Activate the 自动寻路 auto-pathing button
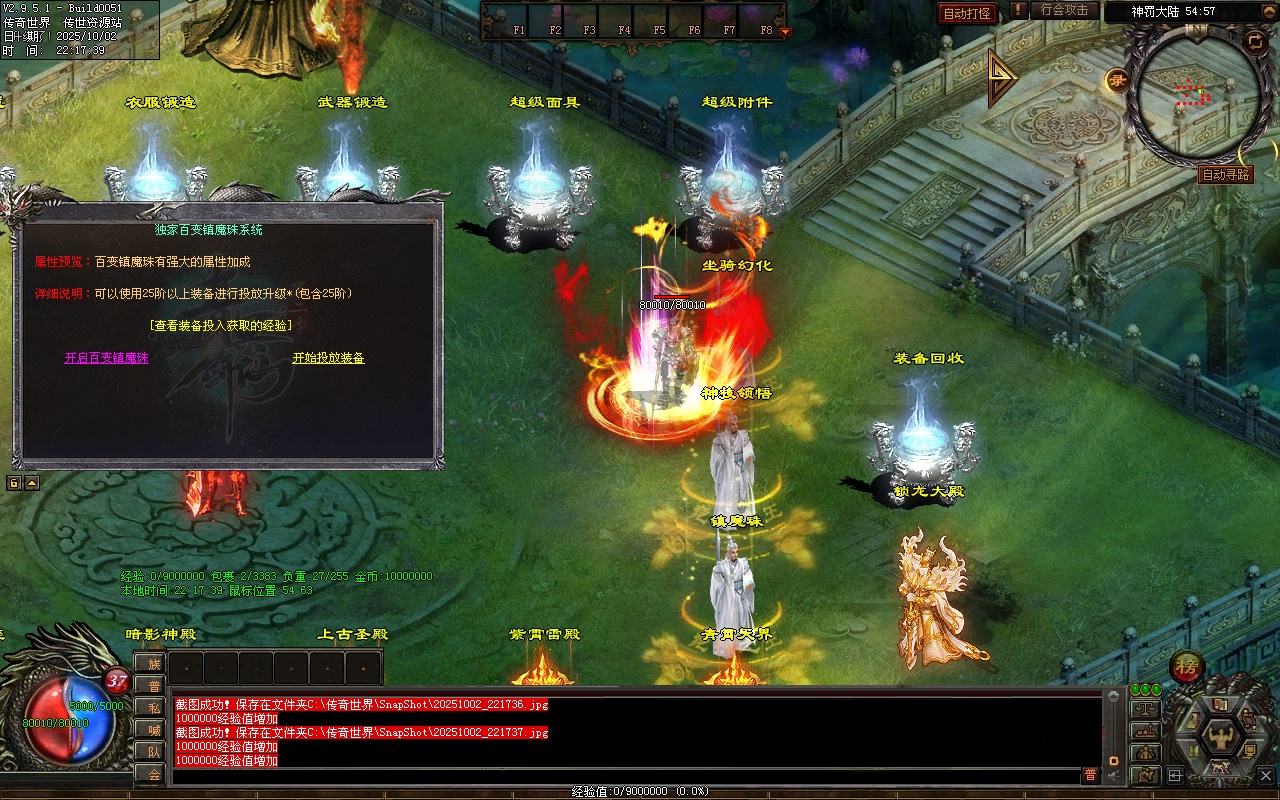Image resolution: width=1280 pixels, height=800 pixels. pyautogui.click(x=1225, y=175)
